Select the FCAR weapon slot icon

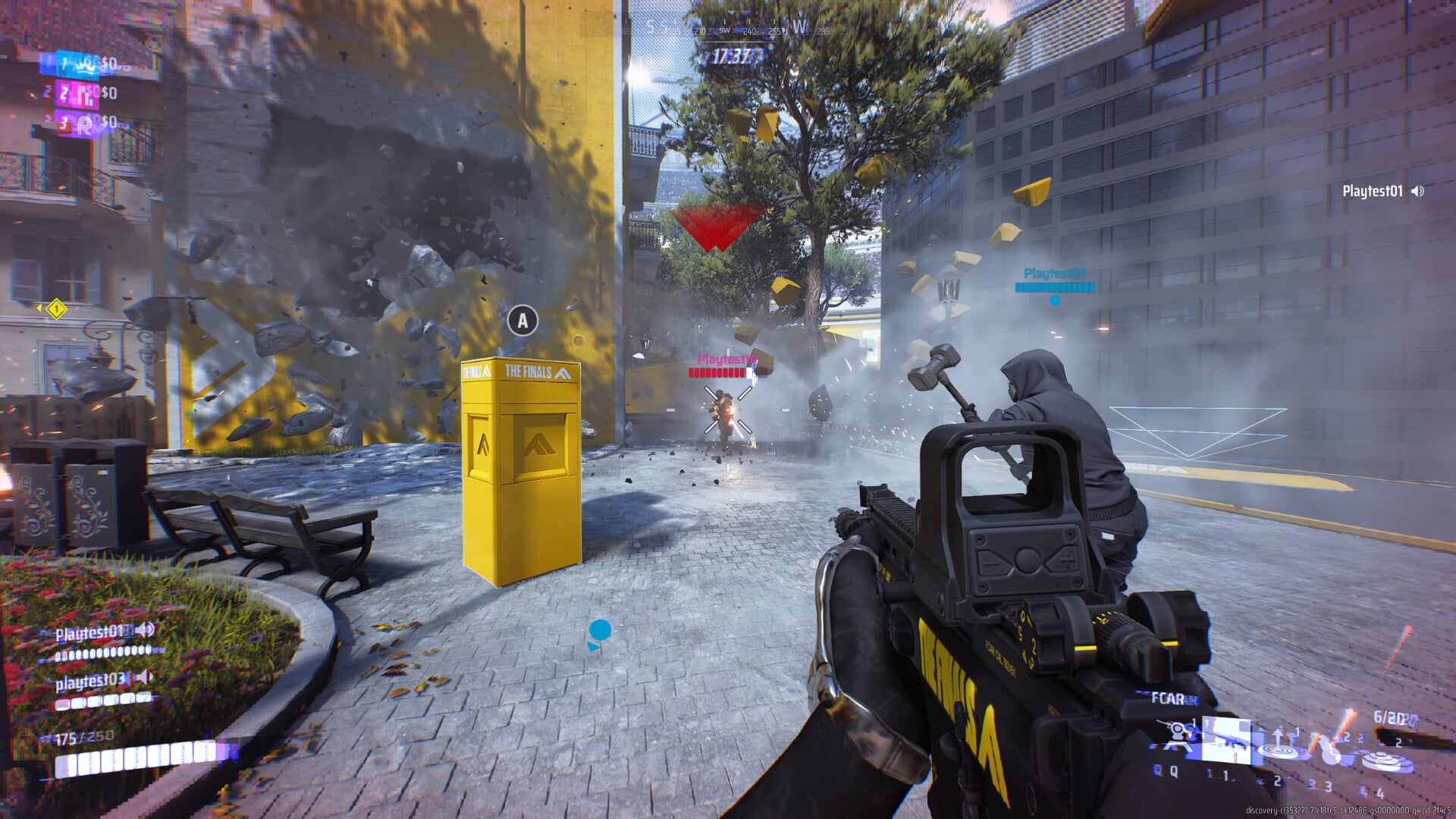[x=1227, y=739]
